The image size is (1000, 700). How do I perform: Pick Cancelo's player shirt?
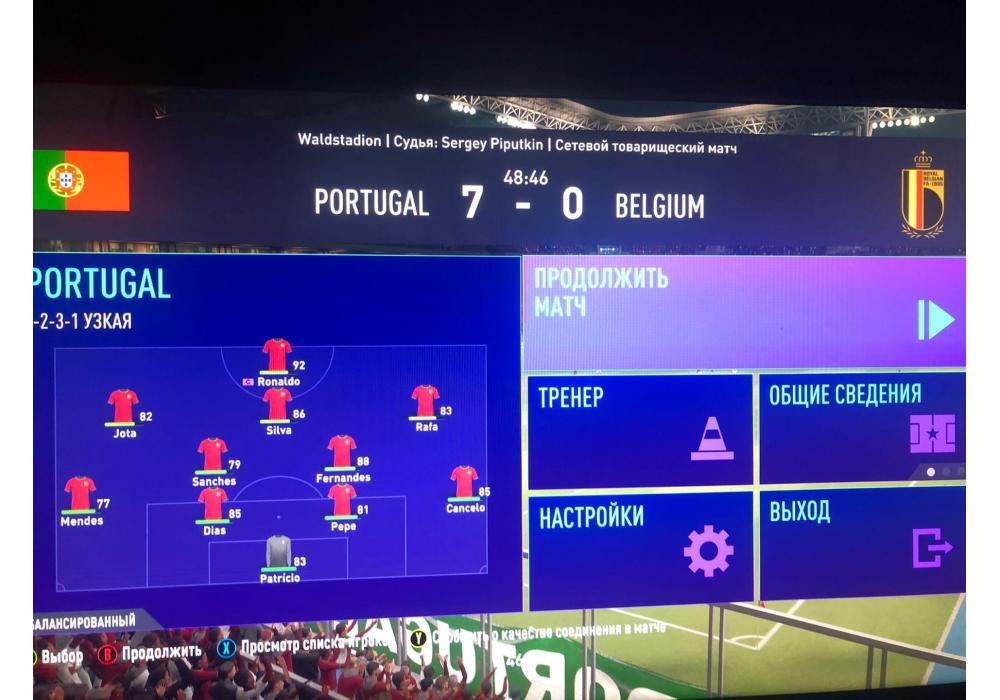click(464, 483)
